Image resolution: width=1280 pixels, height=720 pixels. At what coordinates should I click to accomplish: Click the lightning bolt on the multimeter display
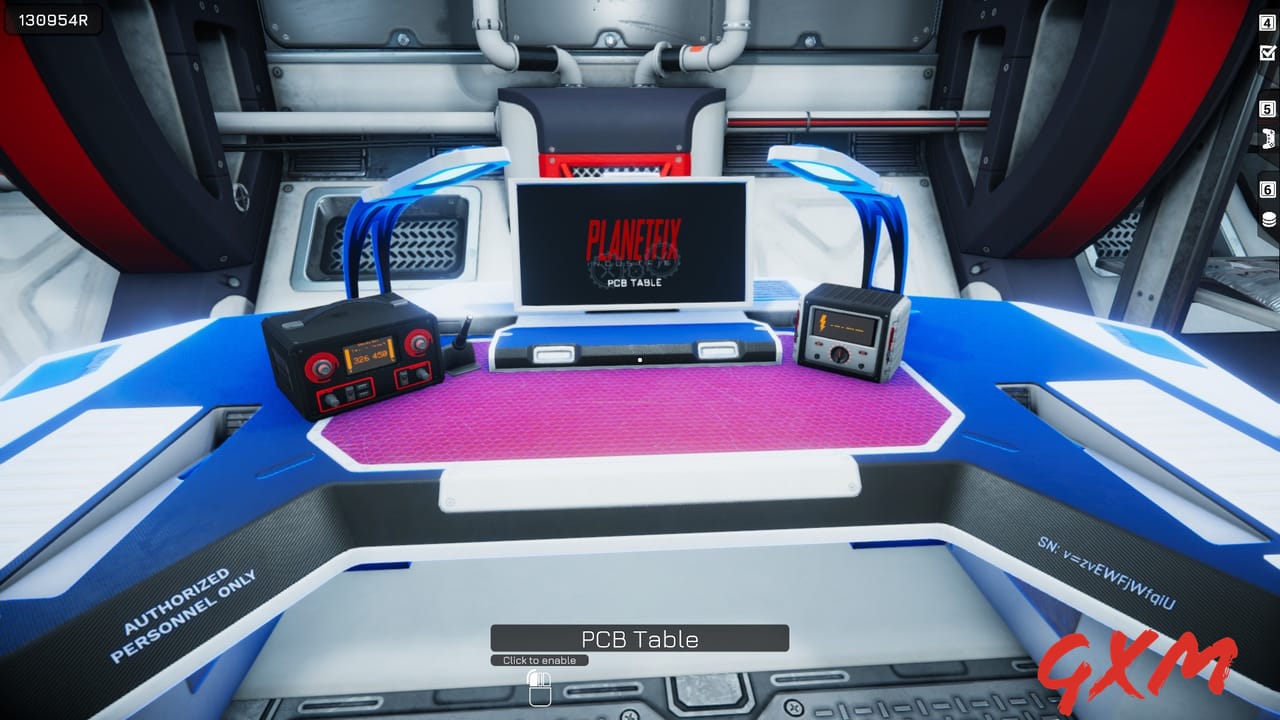pos(823,322)
